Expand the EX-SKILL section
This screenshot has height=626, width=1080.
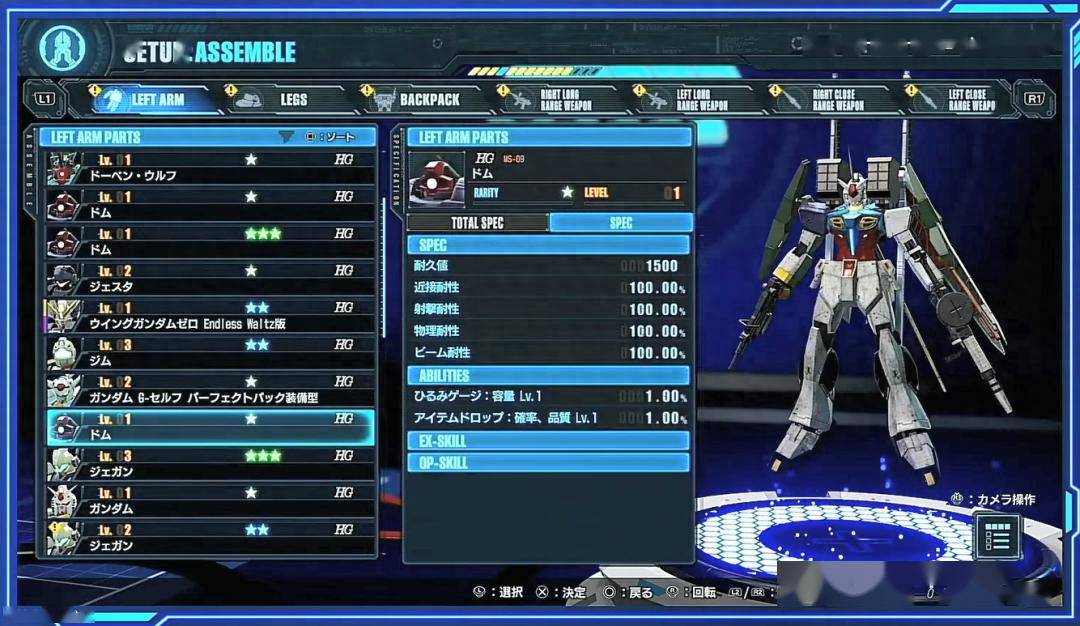(x=548, y=441)
